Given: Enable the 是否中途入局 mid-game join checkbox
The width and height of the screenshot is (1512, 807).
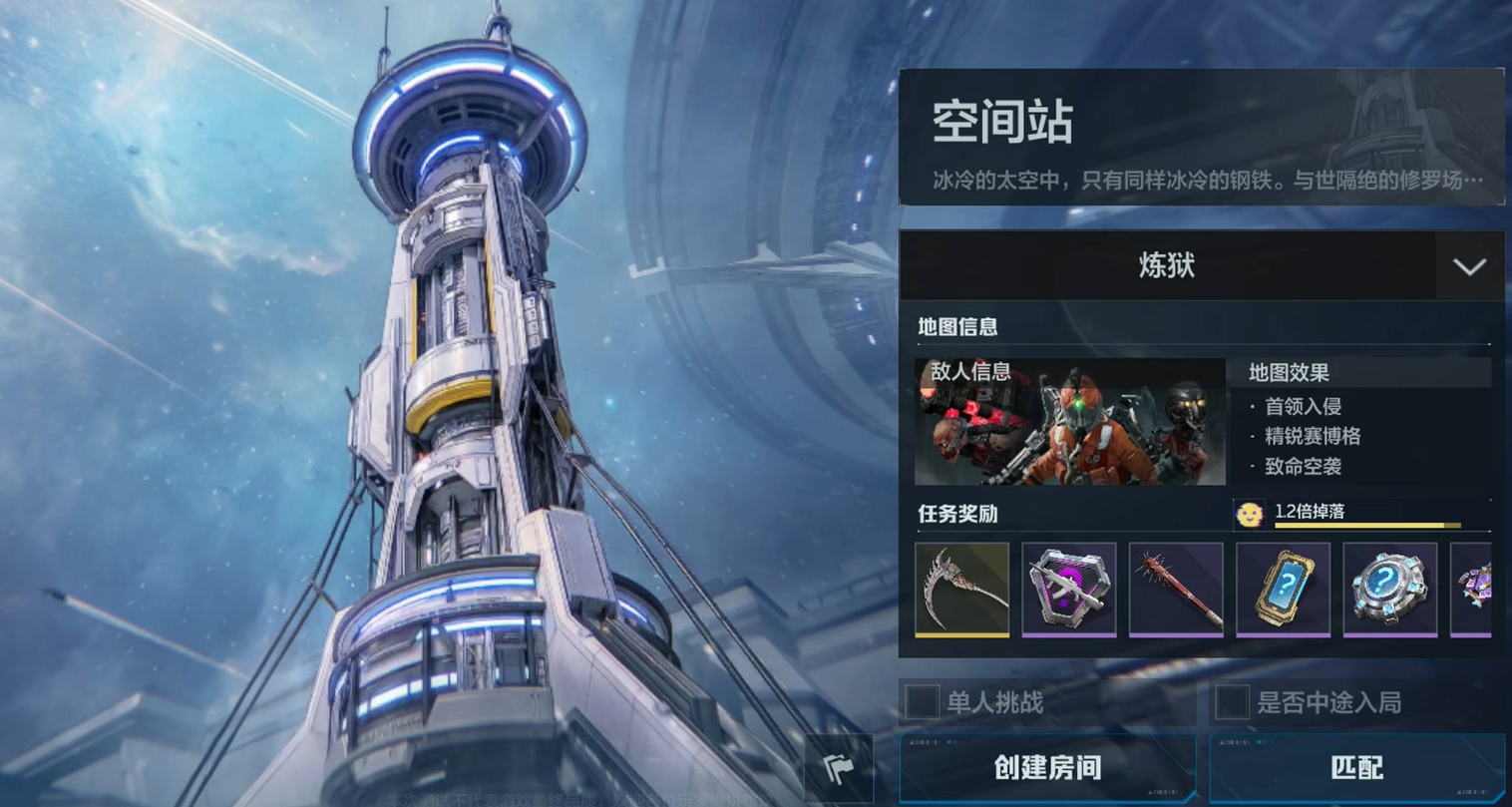Looking at the screenshot, I should point(1232,702).
